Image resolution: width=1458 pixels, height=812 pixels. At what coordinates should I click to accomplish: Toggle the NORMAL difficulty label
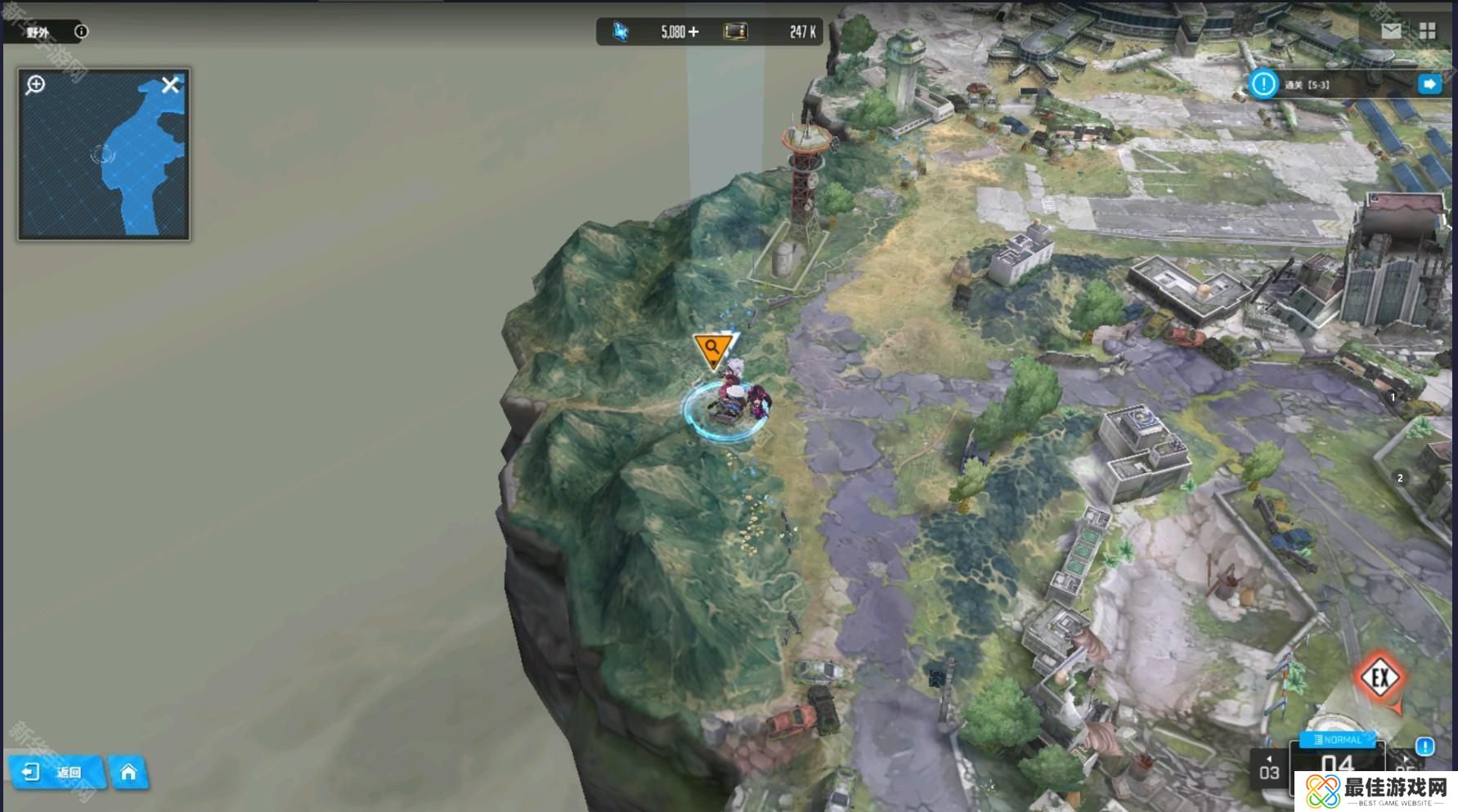pyautogui.click(x=1338, y=740)
